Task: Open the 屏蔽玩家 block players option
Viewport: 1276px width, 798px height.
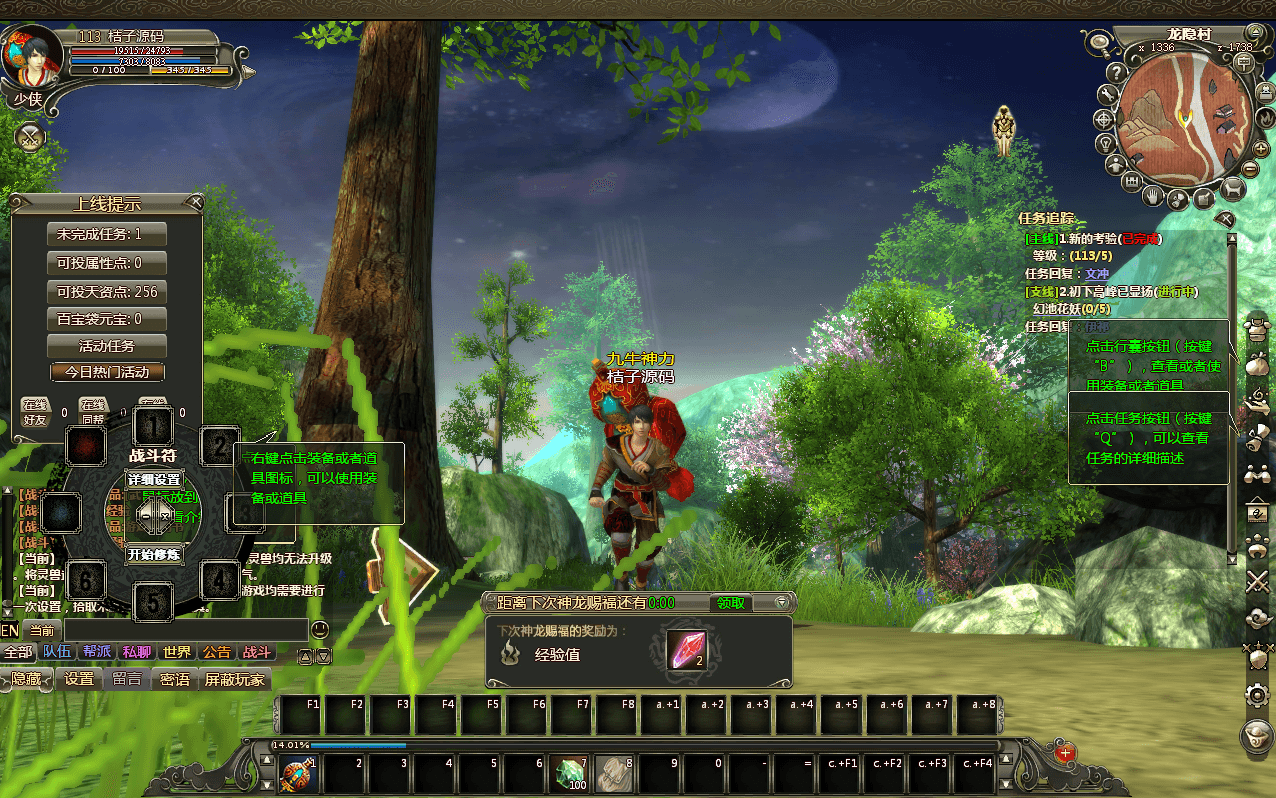Action: pyautogui.click(x=235, y=679)
